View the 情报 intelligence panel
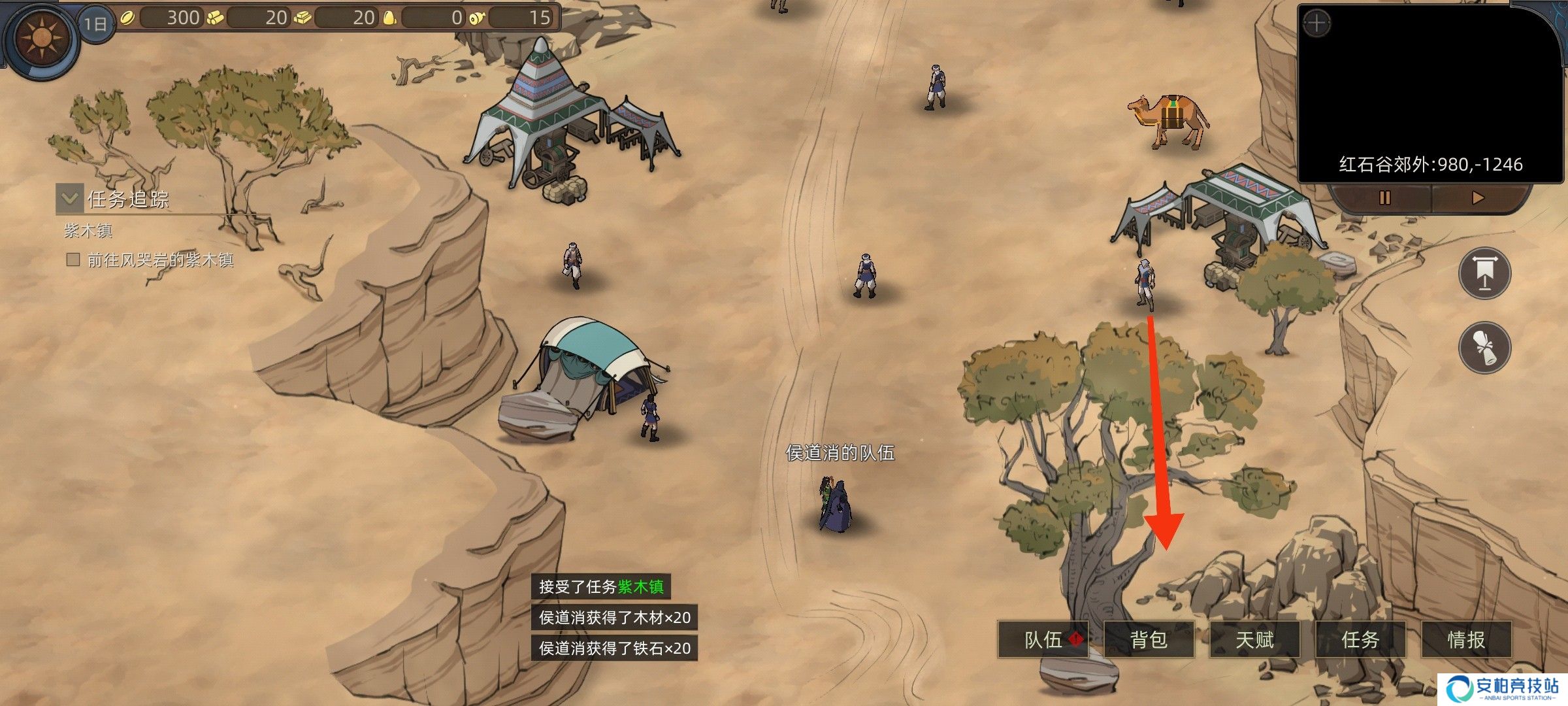This screenshot has width=1568, height=706. (x=1466, y=639)
